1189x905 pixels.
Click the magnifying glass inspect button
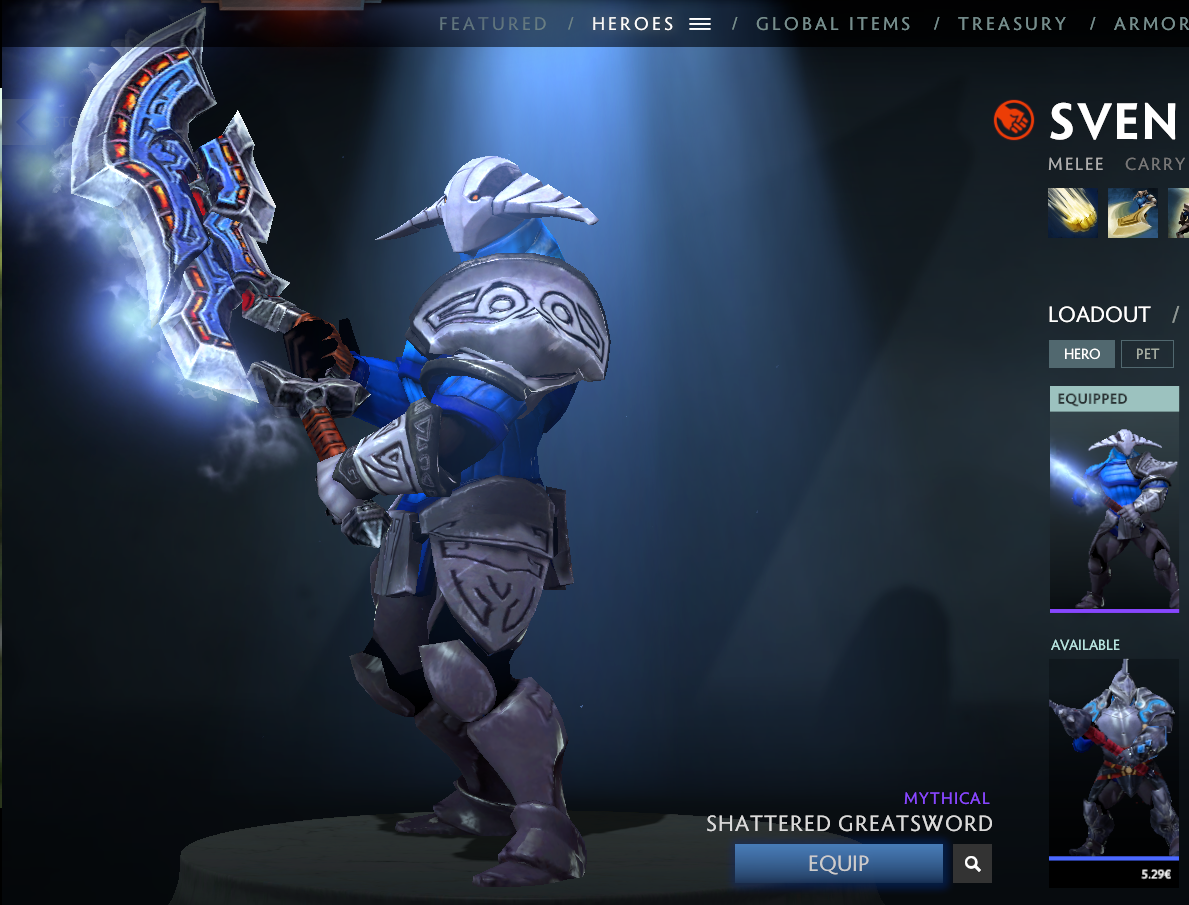click(x=972, y=864)
